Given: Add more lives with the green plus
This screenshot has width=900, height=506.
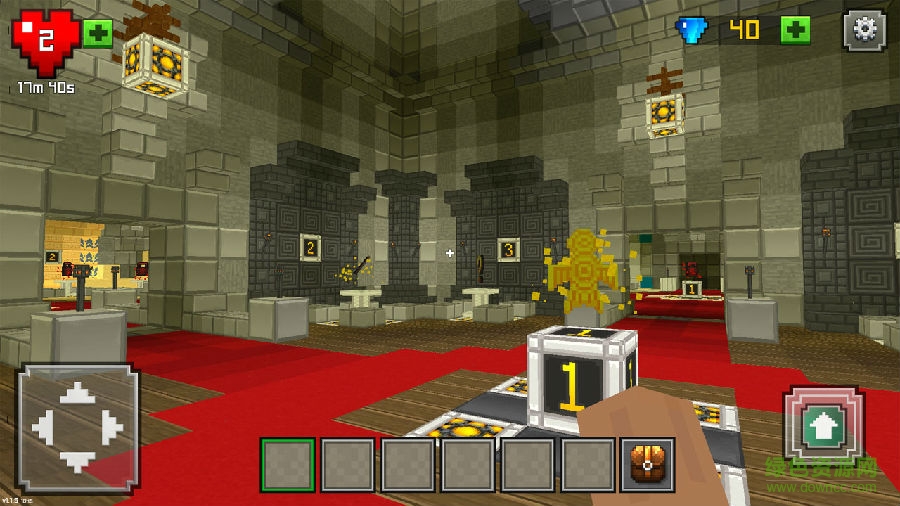Looking at the screenshot, I should click(x=97, y=33).
